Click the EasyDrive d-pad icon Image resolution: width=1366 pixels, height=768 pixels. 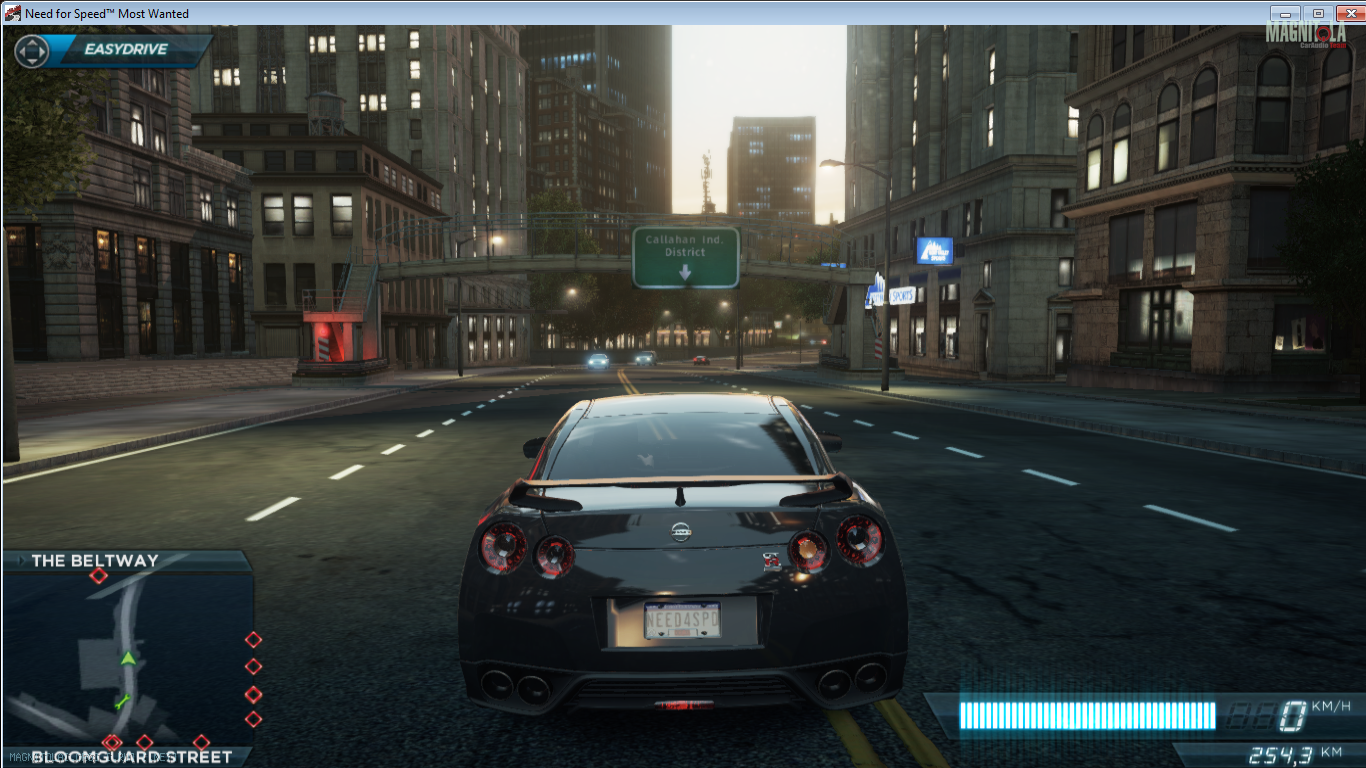click(x=32, y=51)
